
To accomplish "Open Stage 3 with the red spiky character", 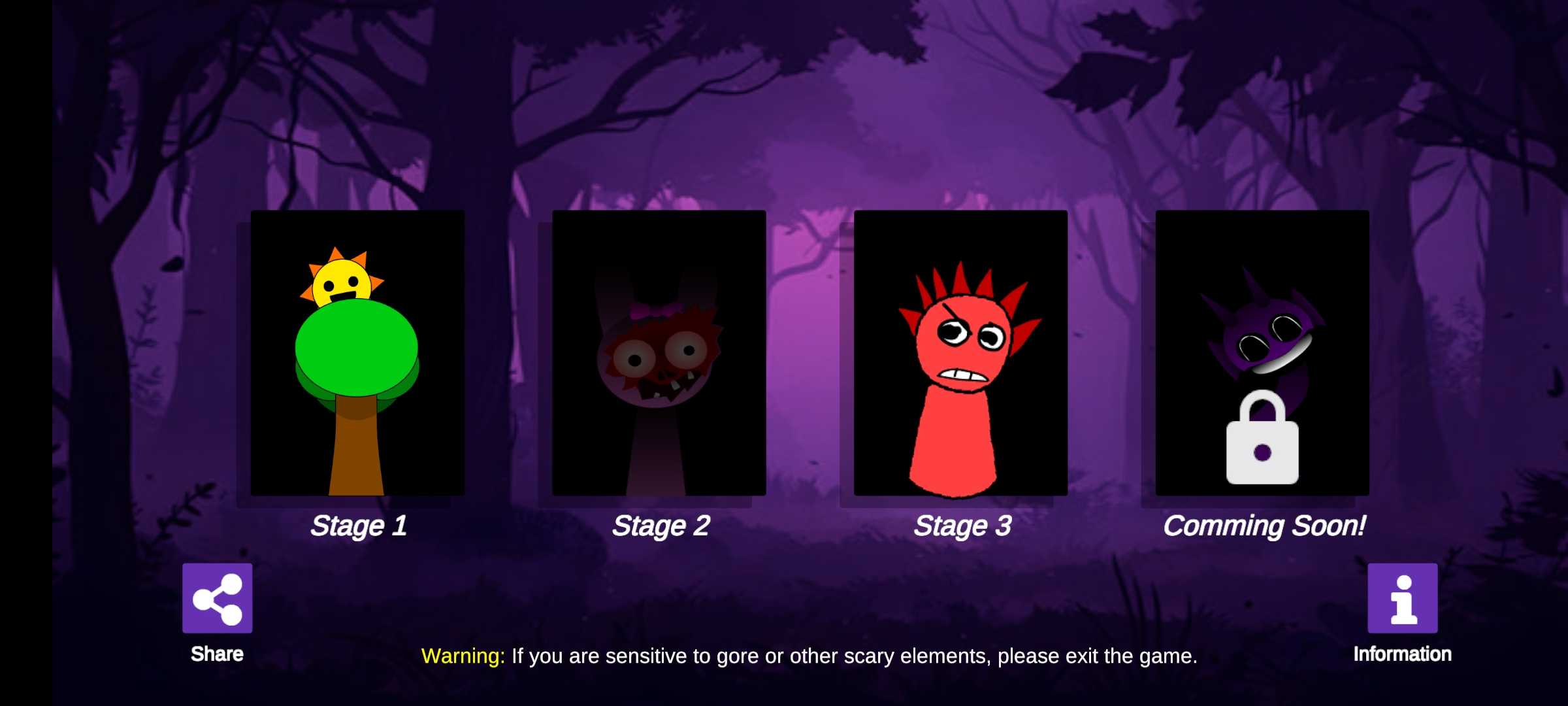I will click(x=960, y=353).
